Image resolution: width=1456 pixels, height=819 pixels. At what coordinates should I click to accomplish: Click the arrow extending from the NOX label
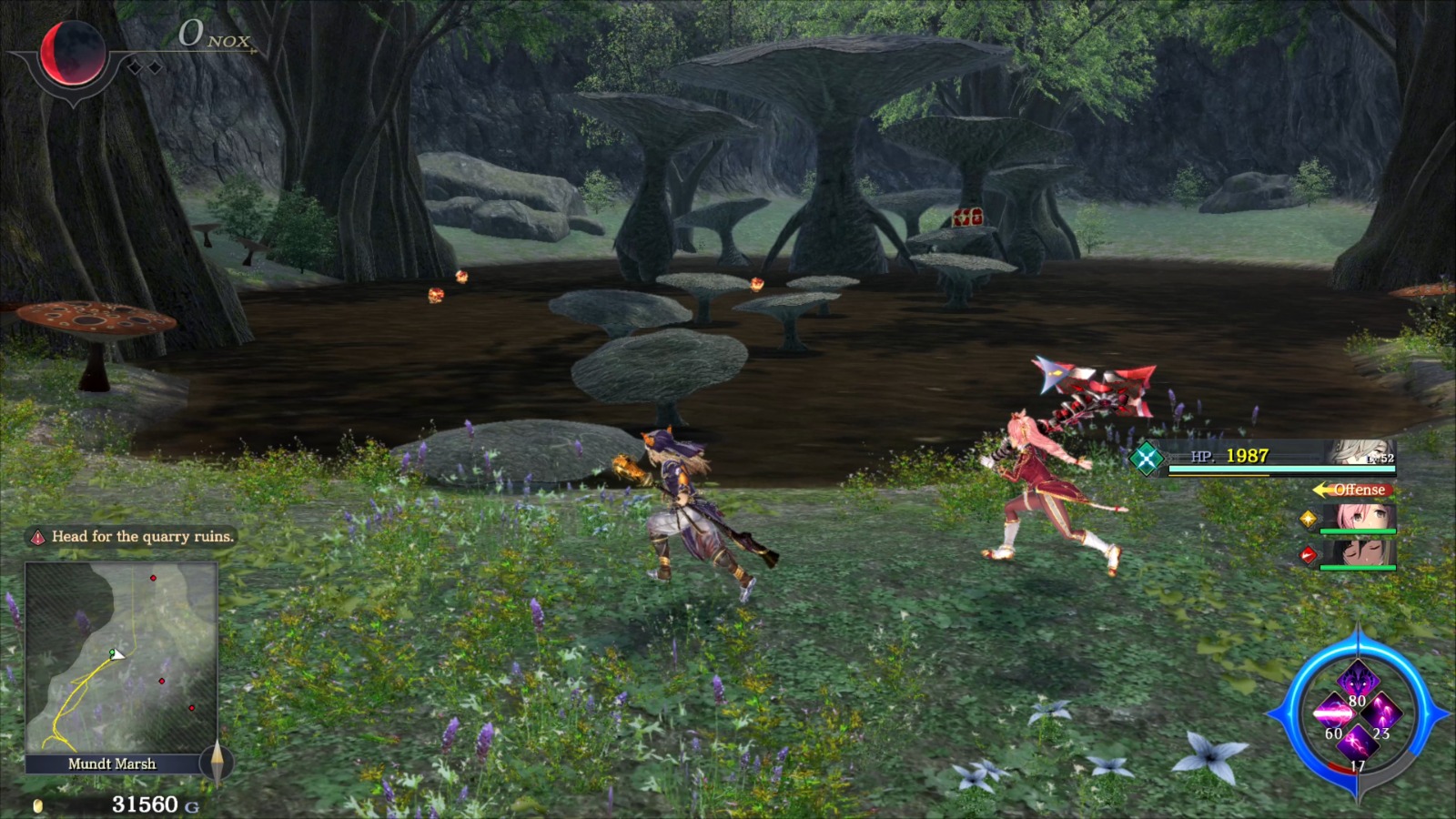[x=253, y=50]
